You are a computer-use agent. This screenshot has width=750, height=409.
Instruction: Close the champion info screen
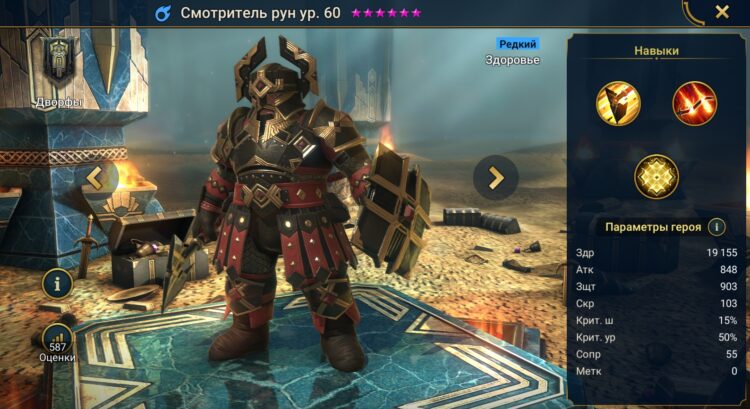(x=722, y=13)
